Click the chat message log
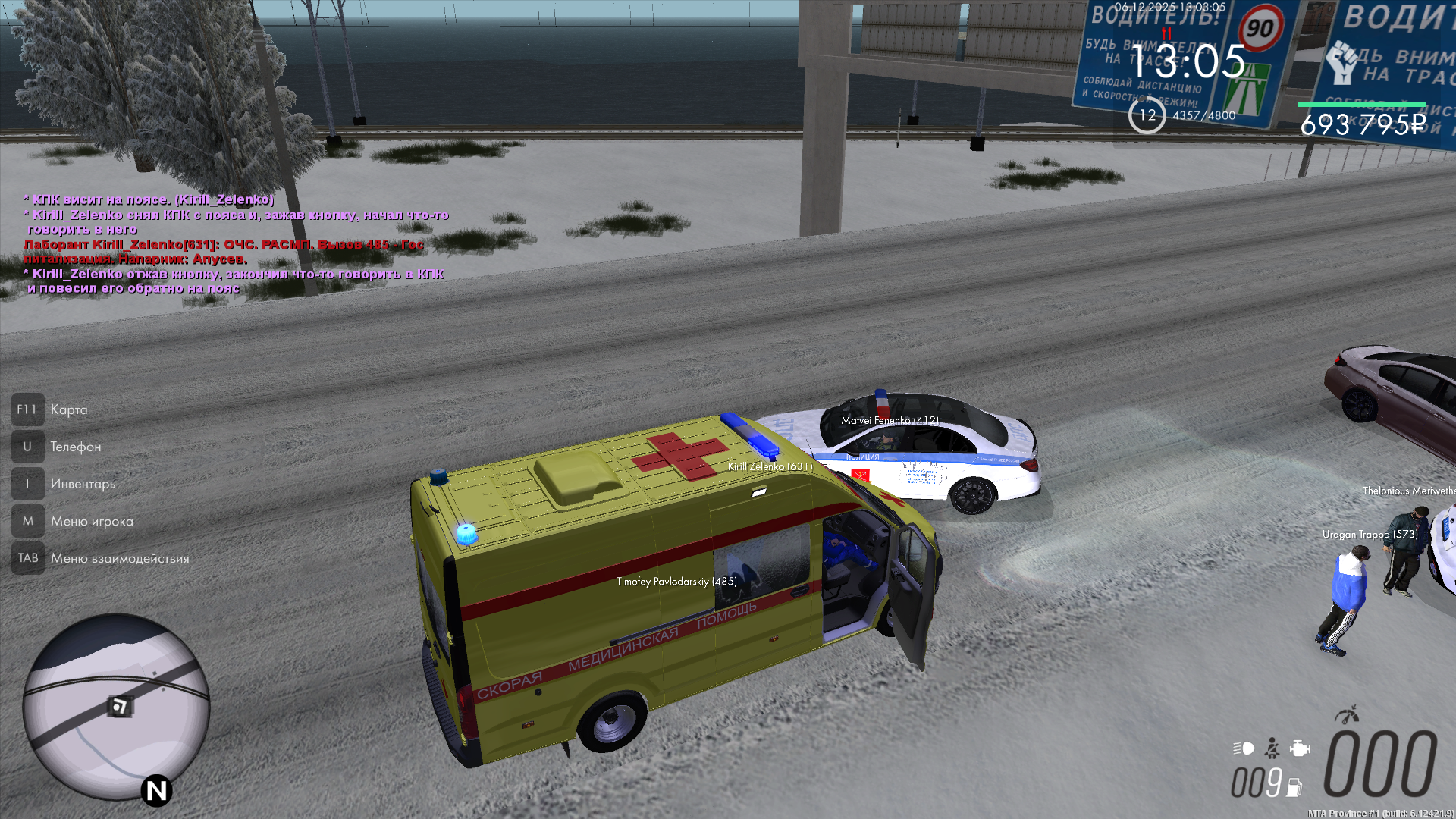The image size is (1456, 819). [x=235, y=243]
